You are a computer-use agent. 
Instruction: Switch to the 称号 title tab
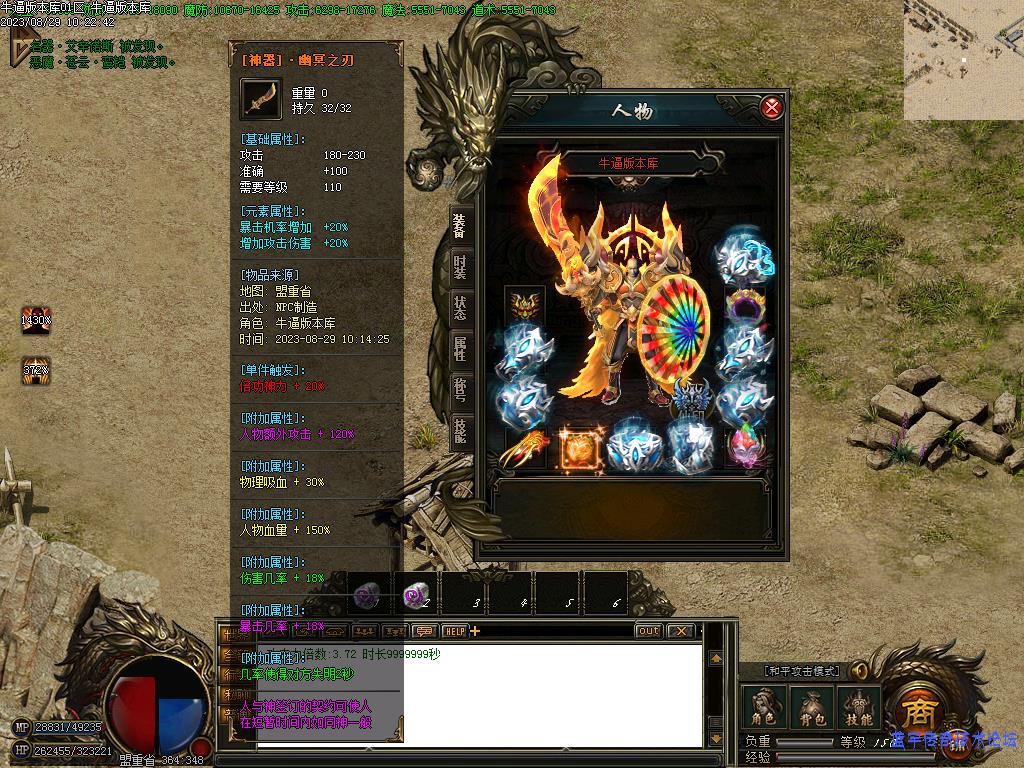pos(459,389)
